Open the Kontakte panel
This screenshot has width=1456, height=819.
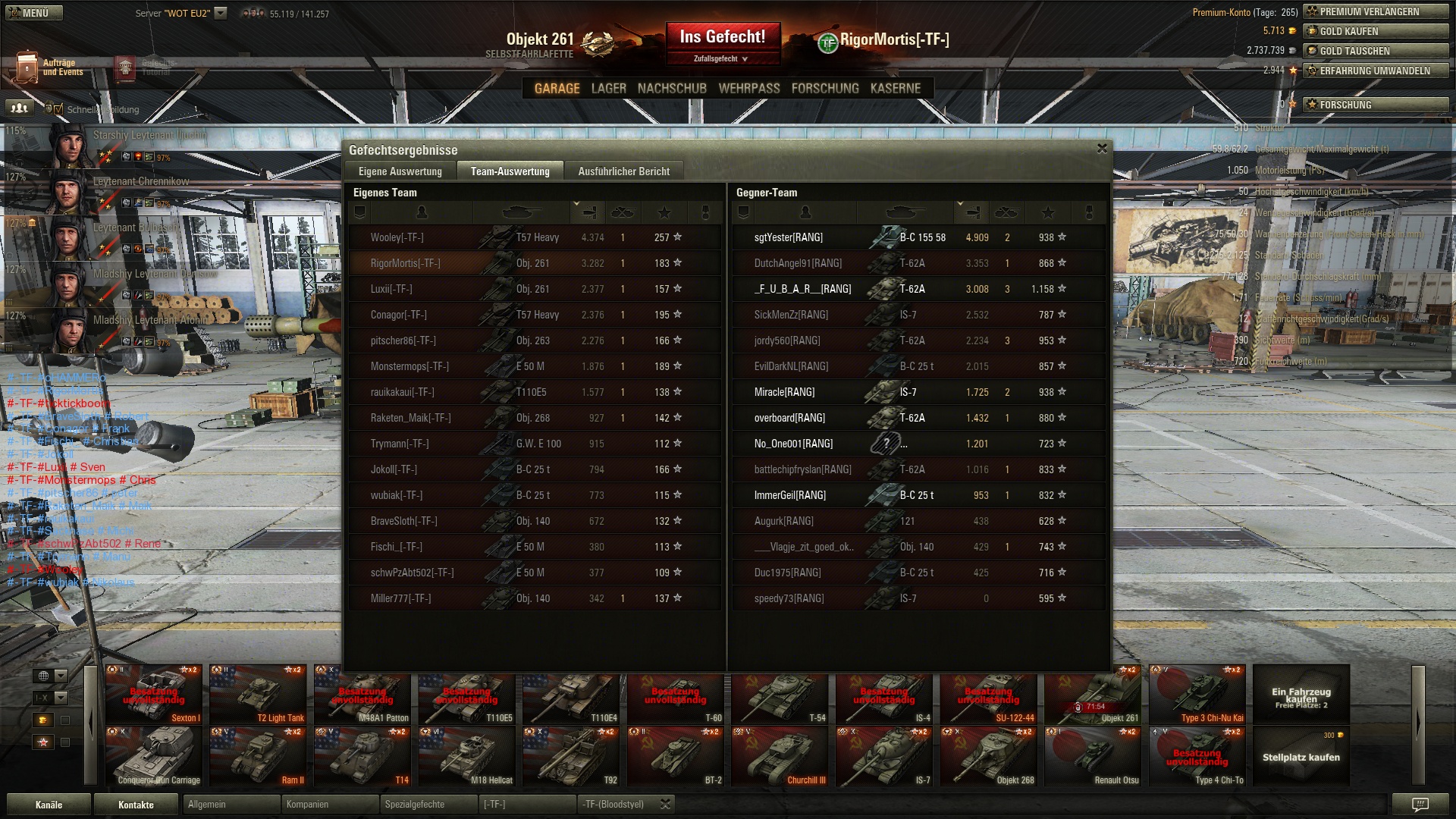[x=136, y=805]
